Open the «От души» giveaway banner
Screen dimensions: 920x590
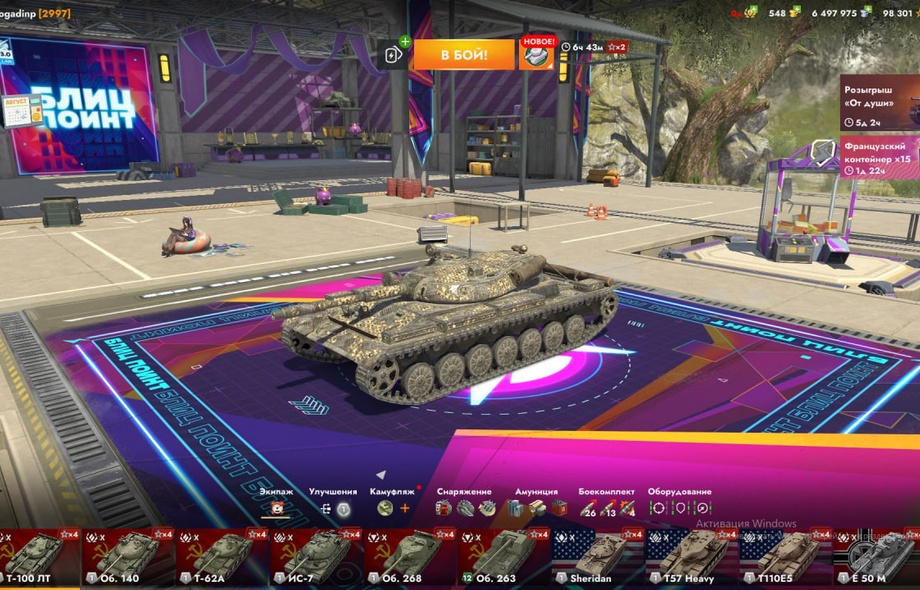(879, 102)
